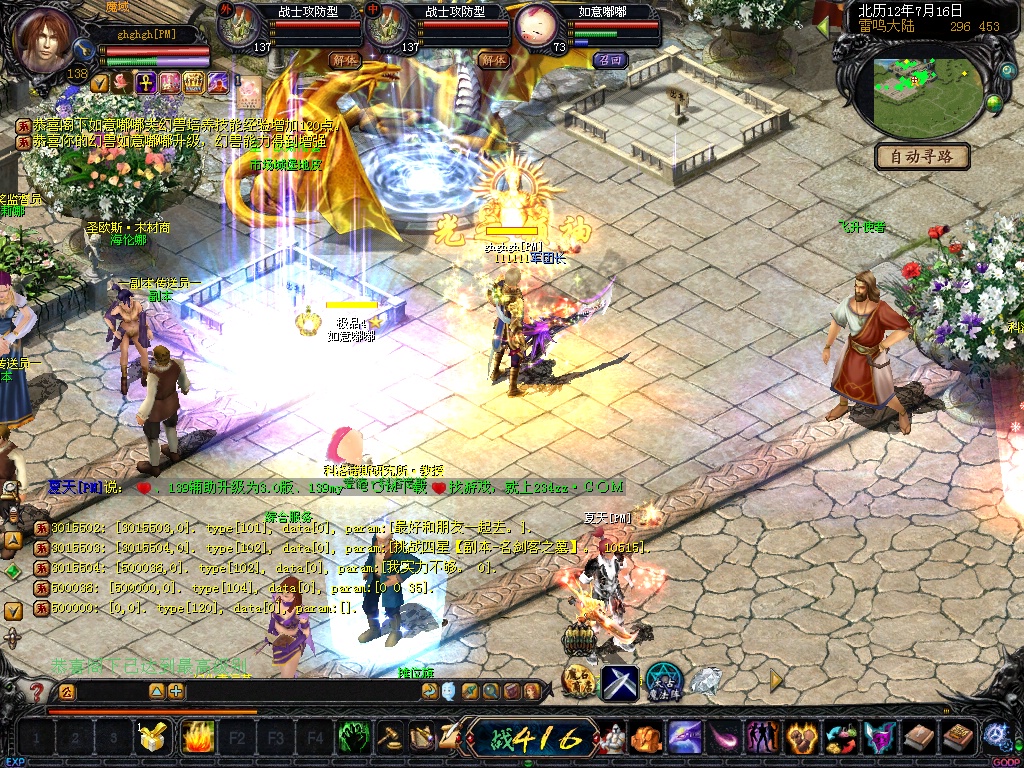
Task: Click the 召回 recall button for pet 如意嘟嘟
Action: click(609, 60)
